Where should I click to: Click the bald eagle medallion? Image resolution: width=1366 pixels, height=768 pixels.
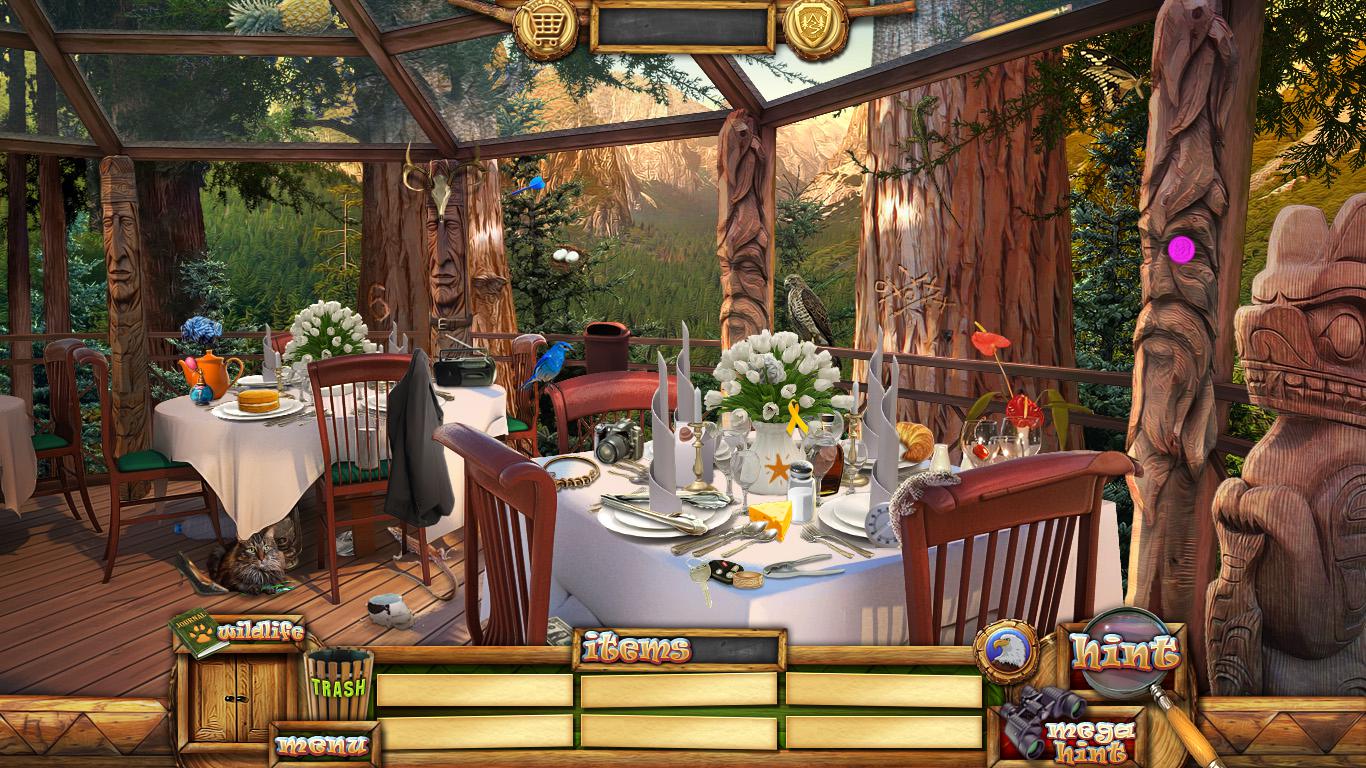pos(1006,652)
